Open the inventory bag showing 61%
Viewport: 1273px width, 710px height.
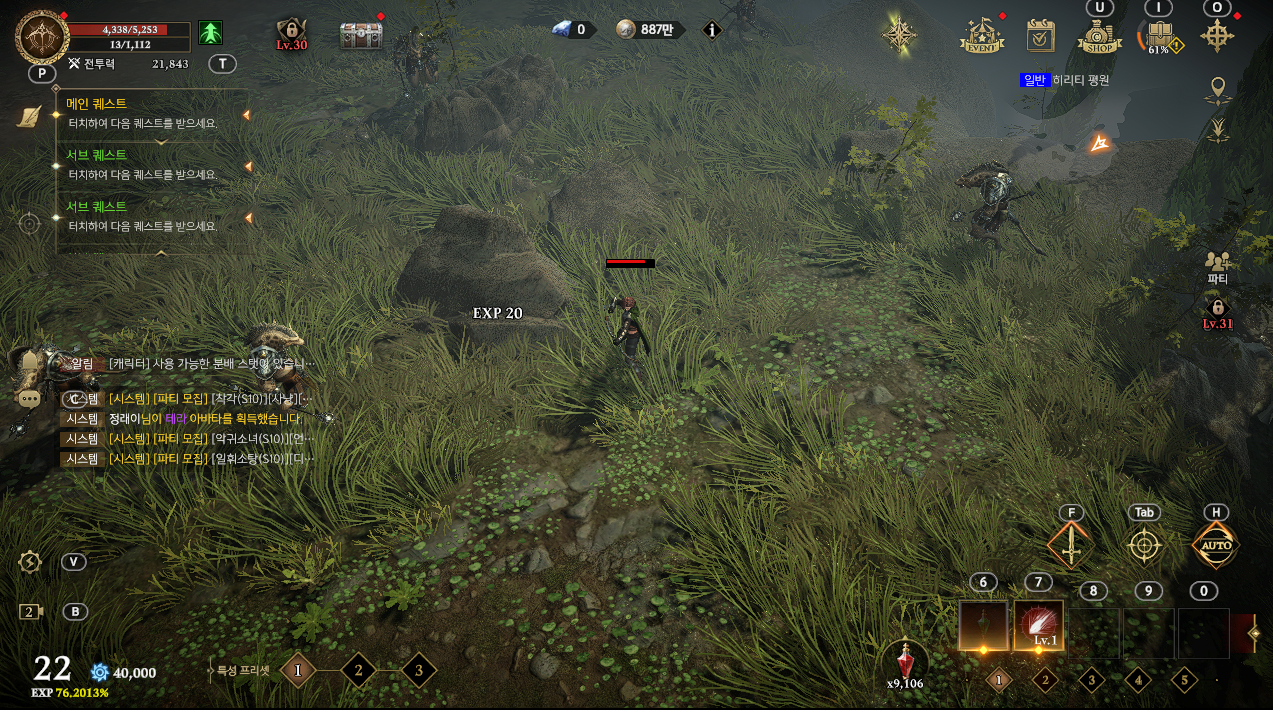[x=1159, y=37]
